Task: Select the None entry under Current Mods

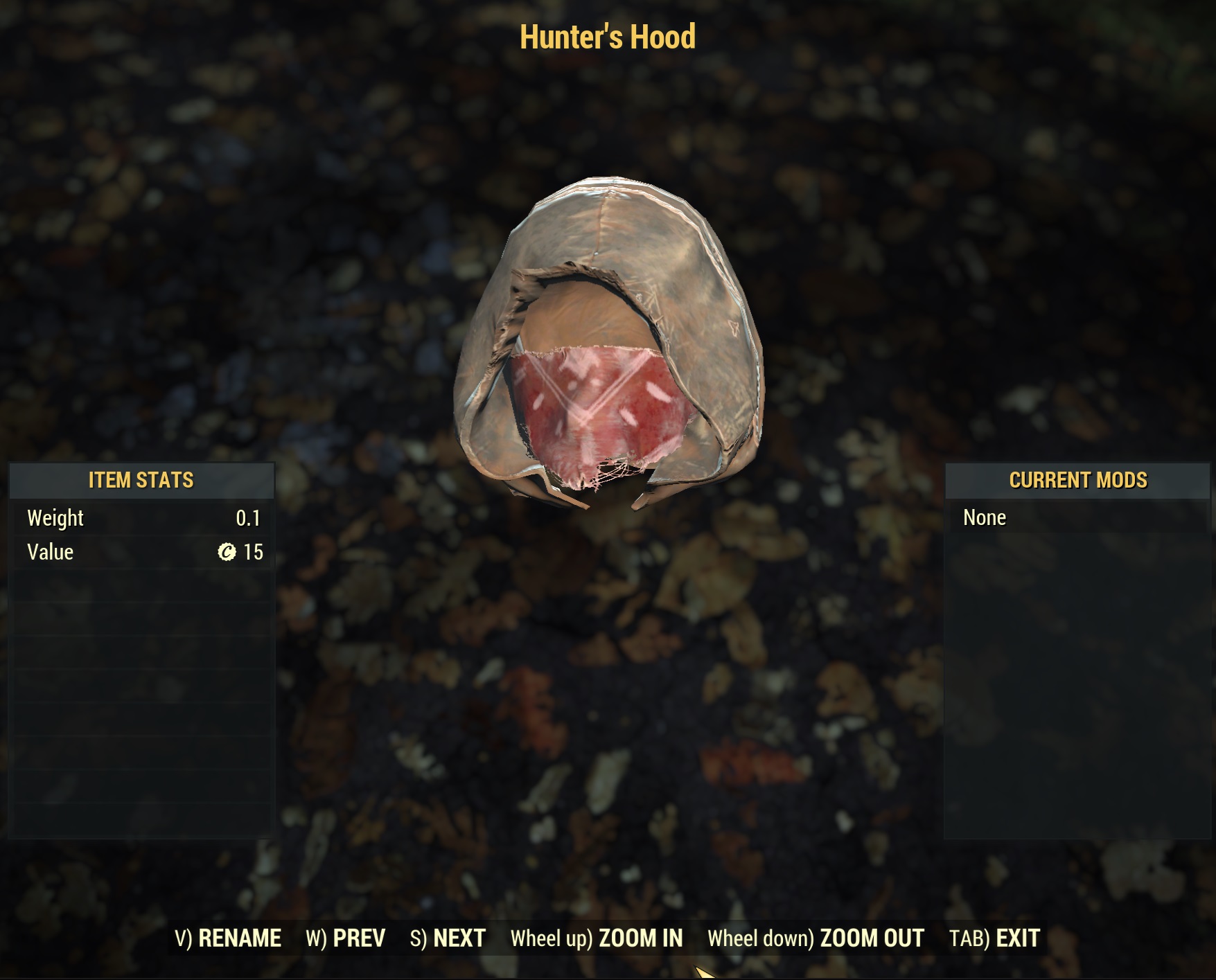Action: click(985, 517)
